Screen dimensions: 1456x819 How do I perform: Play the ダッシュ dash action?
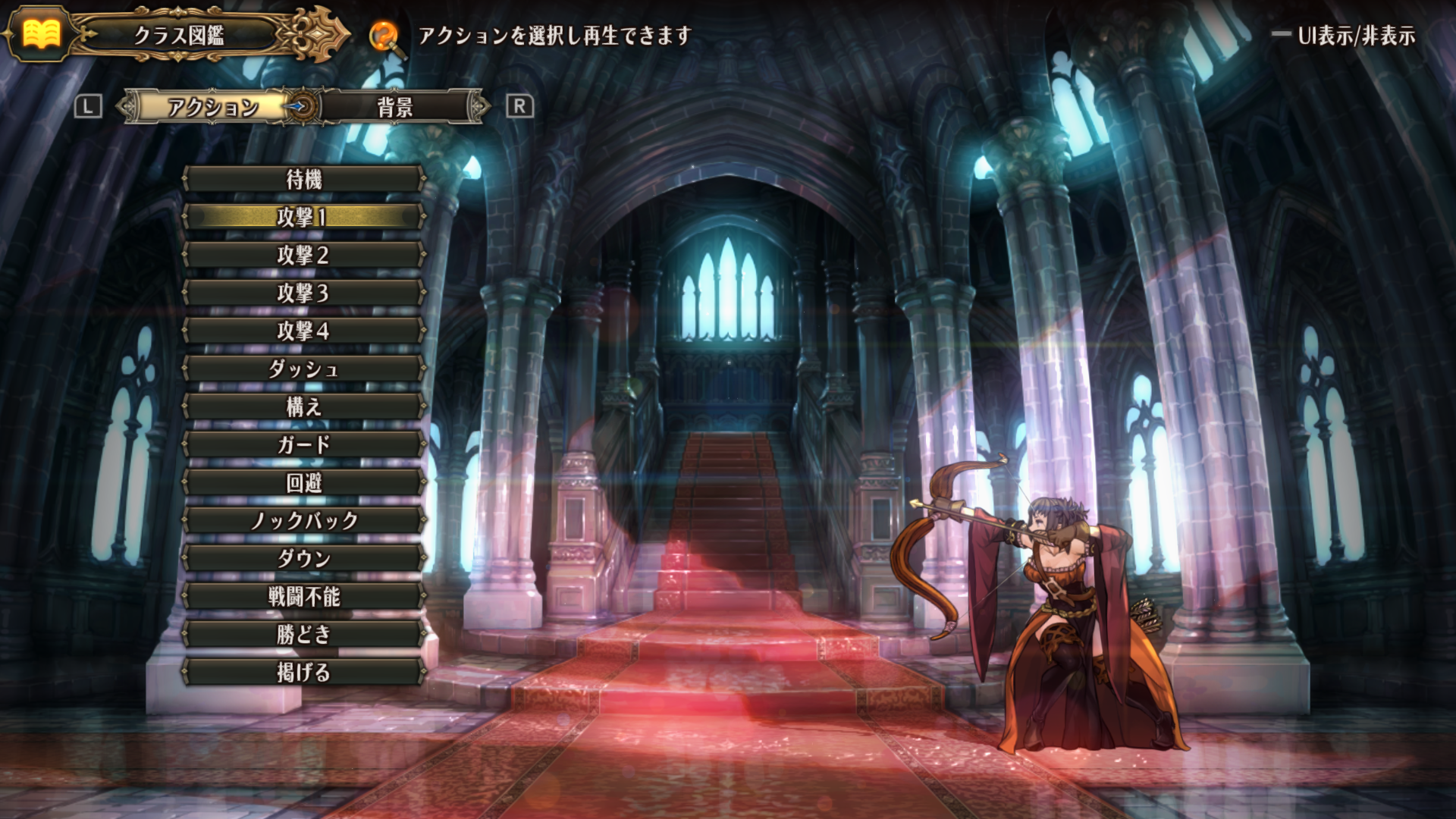pos(303,369)
